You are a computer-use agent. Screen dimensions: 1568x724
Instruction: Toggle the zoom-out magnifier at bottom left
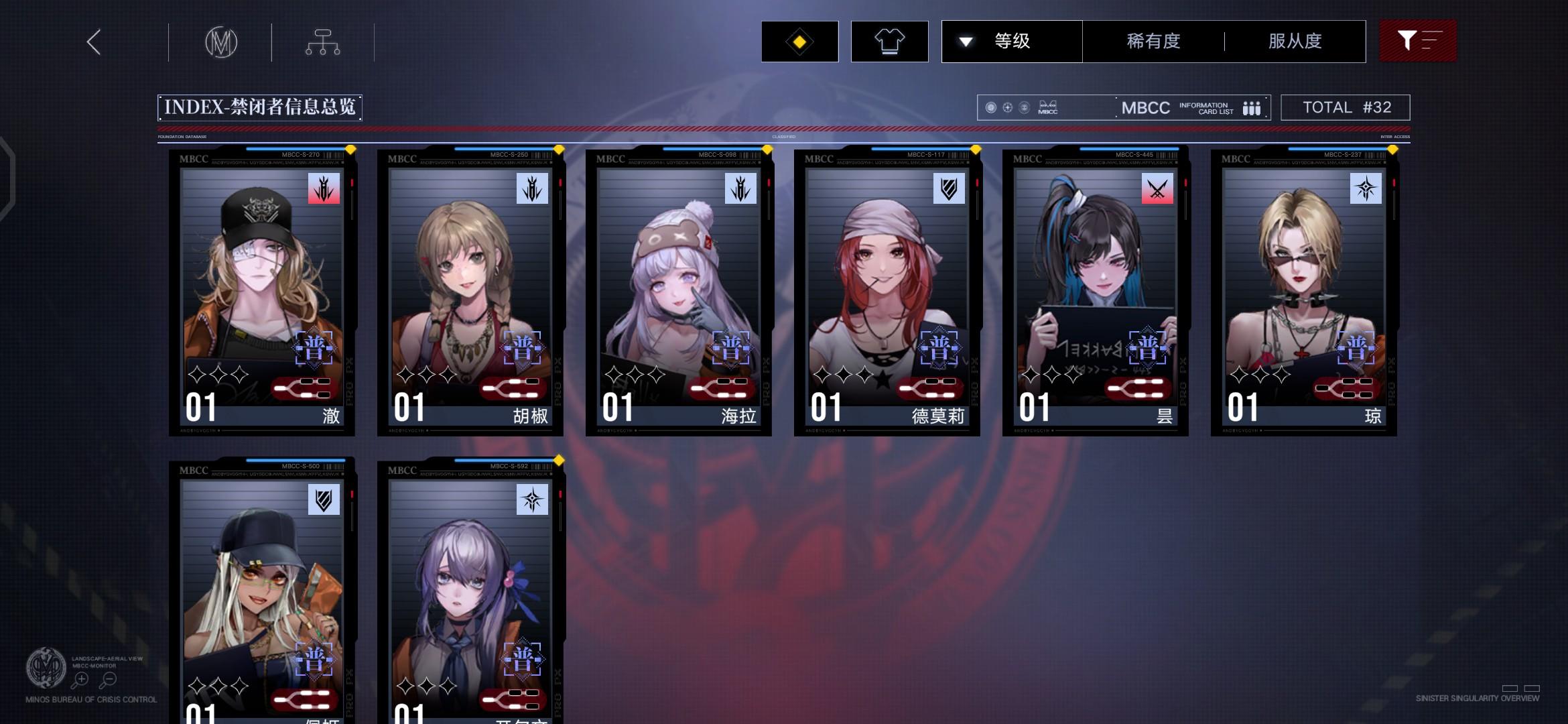pyautogui.click(x=107, y=678)
